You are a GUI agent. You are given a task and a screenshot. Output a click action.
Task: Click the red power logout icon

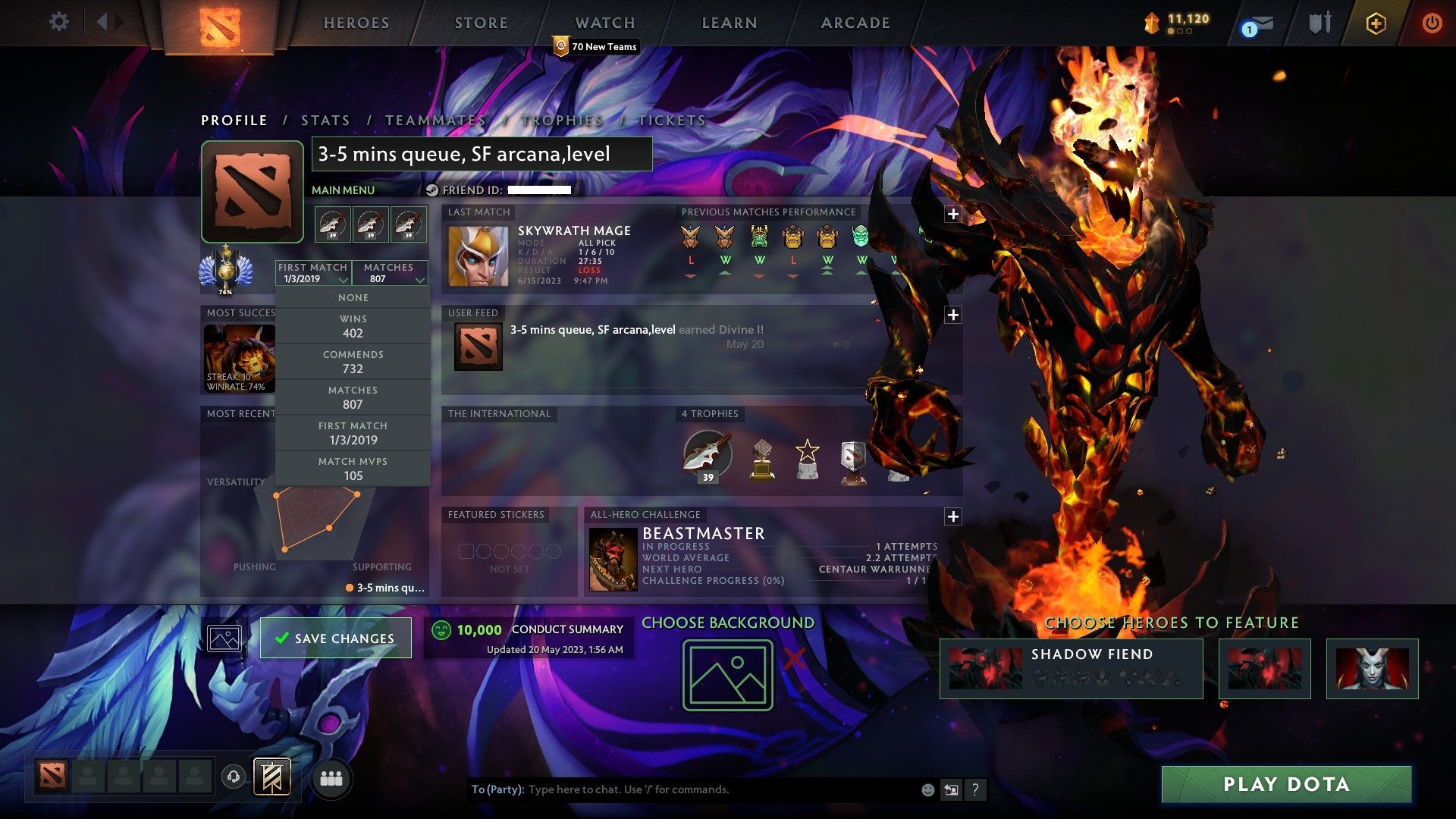click(1432, 21)
